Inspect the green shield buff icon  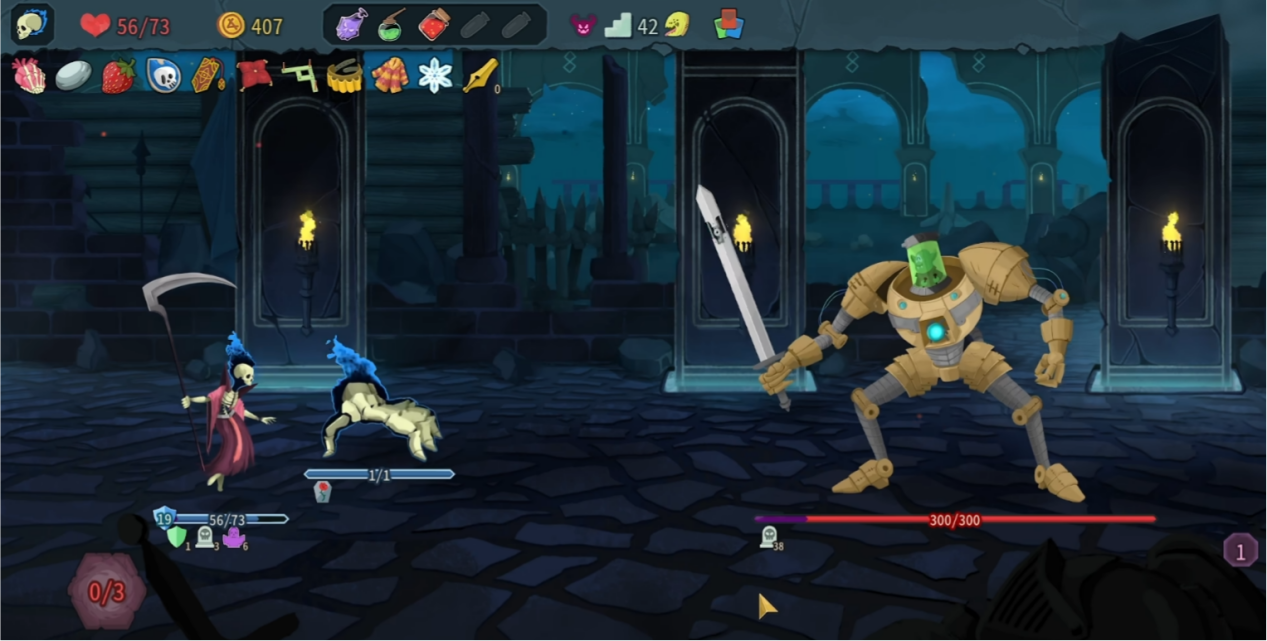176,538
